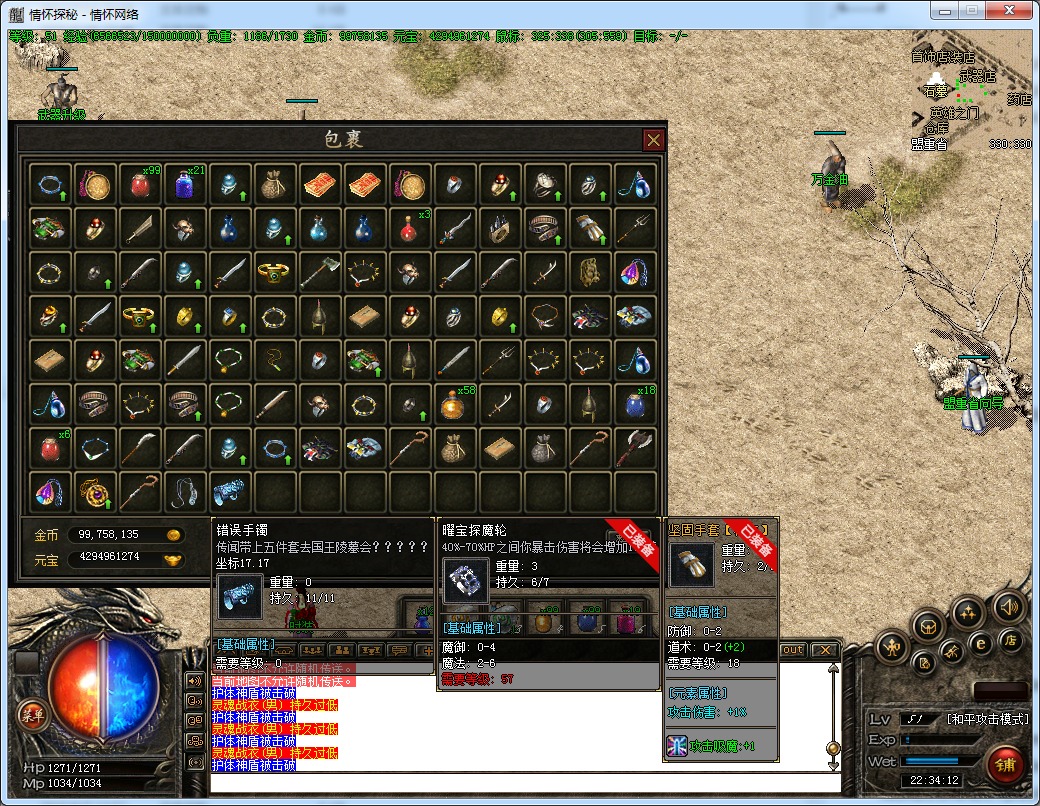Pick the orange potion stack x58
The height and width of the screenshot is (806, 1040).
point(455,404)
